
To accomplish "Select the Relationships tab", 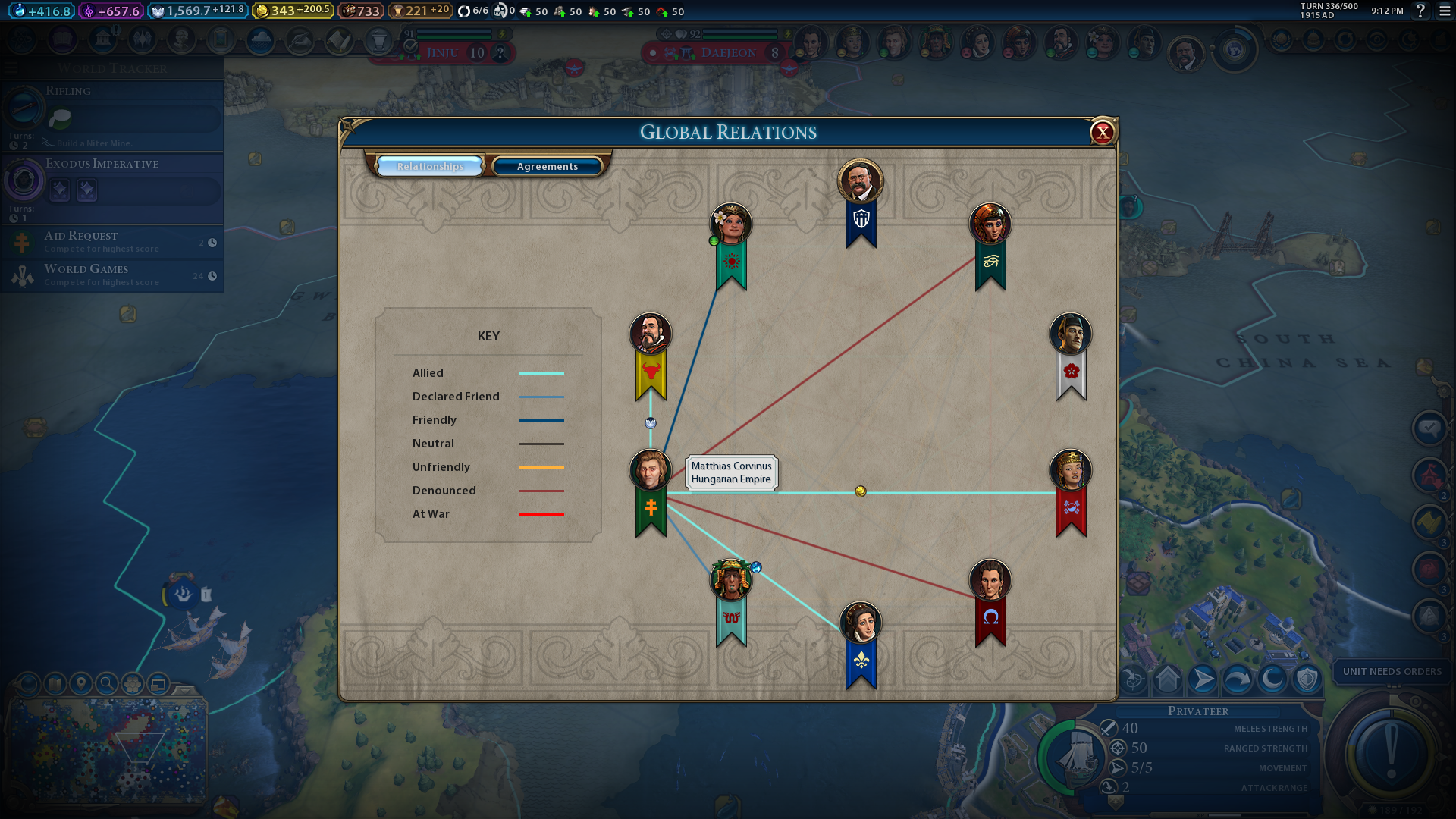I will click(430, 166).
